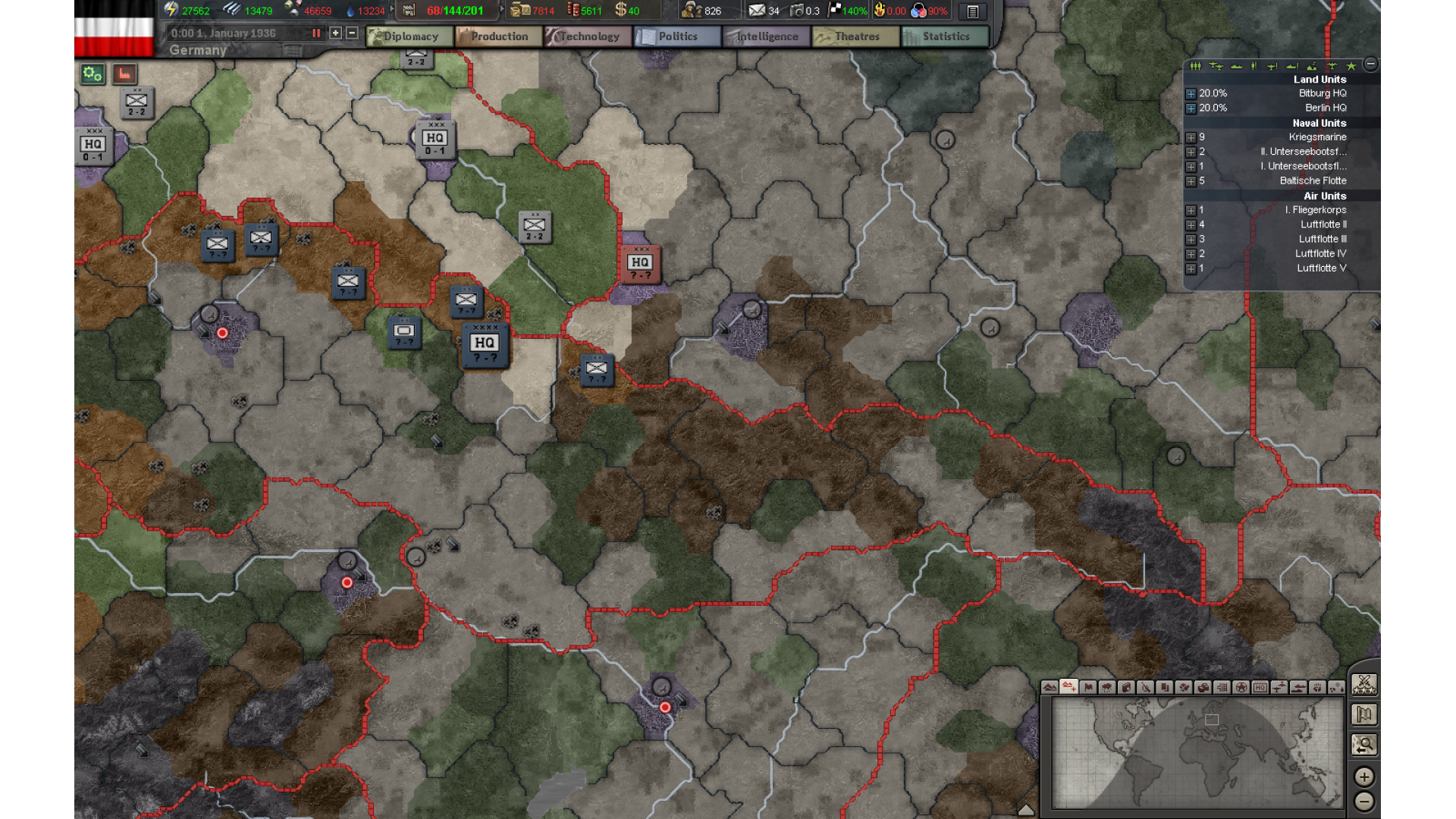Switch to the Production tab
Image resolution: width=1456 pixels, height=819 pixels.
click(x=499, y=36)
